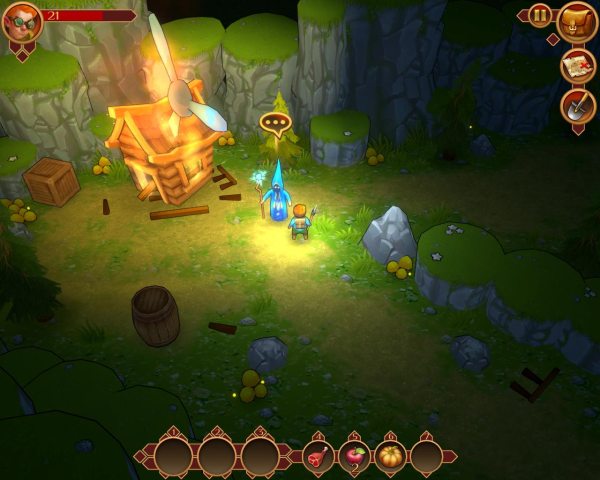Open the leather bag inventory
600x480 pixels.
click(578, 21)
